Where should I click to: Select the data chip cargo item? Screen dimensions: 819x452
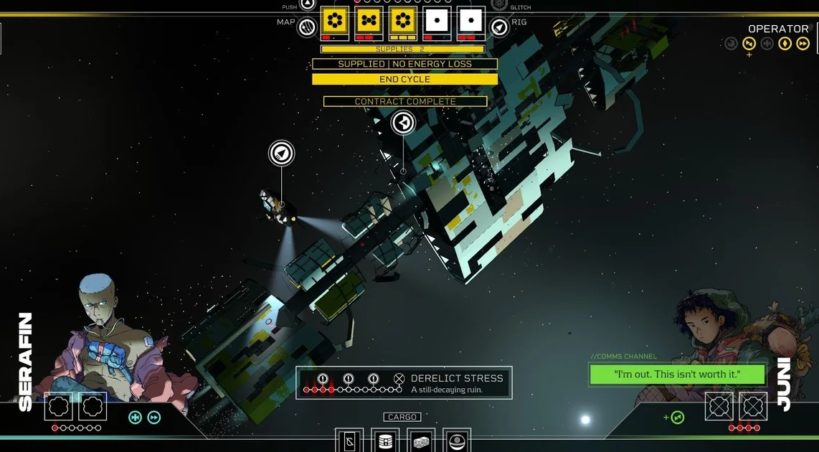coord(349,440)
